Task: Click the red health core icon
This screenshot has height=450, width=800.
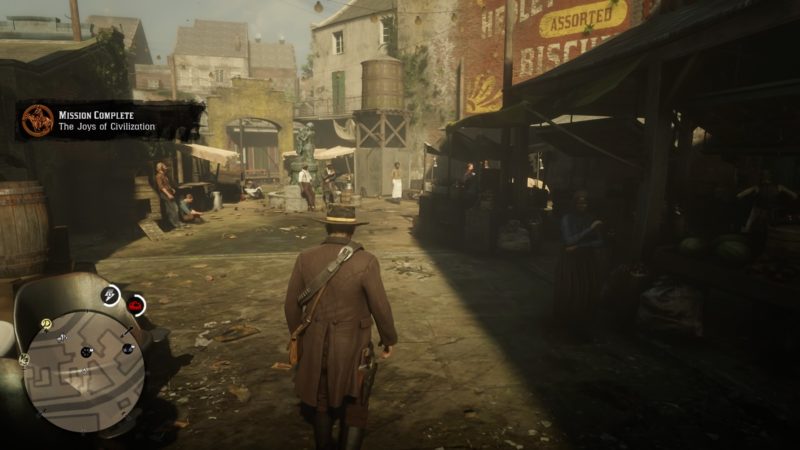Action: pos(135,305)
